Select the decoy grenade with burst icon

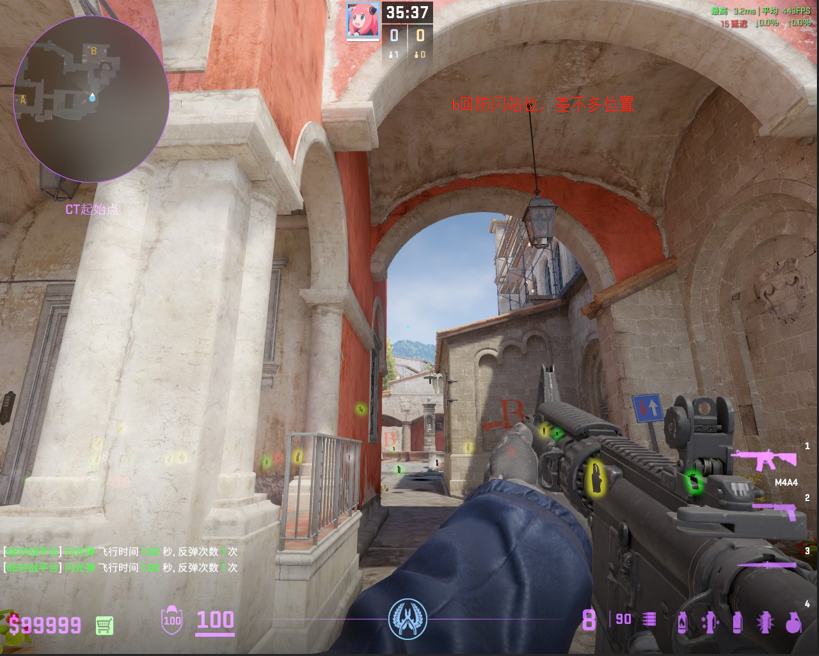(x=765, y=621)
